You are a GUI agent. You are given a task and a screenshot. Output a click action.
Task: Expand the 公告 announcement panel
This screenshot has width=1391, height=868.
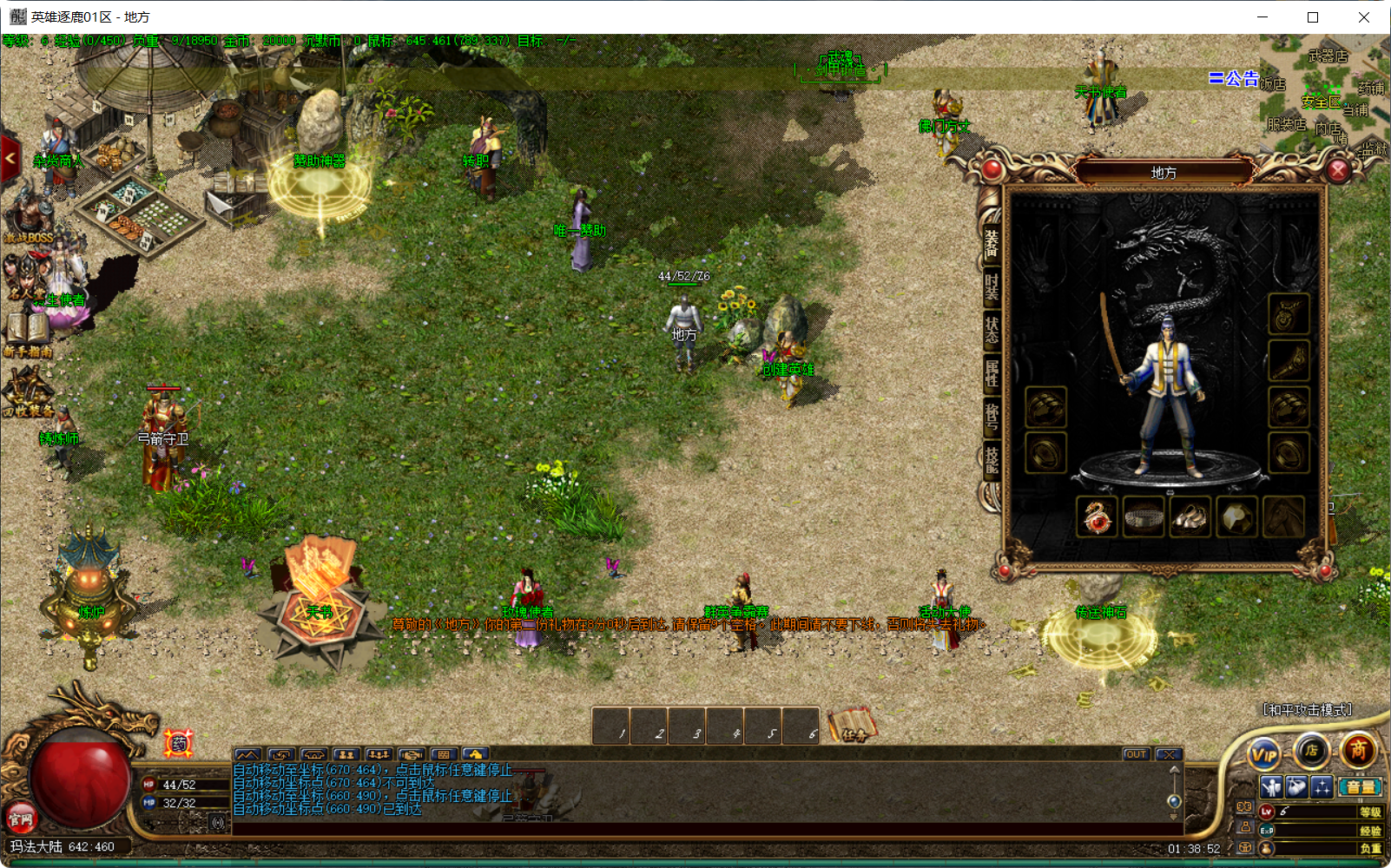point(1234,78)
